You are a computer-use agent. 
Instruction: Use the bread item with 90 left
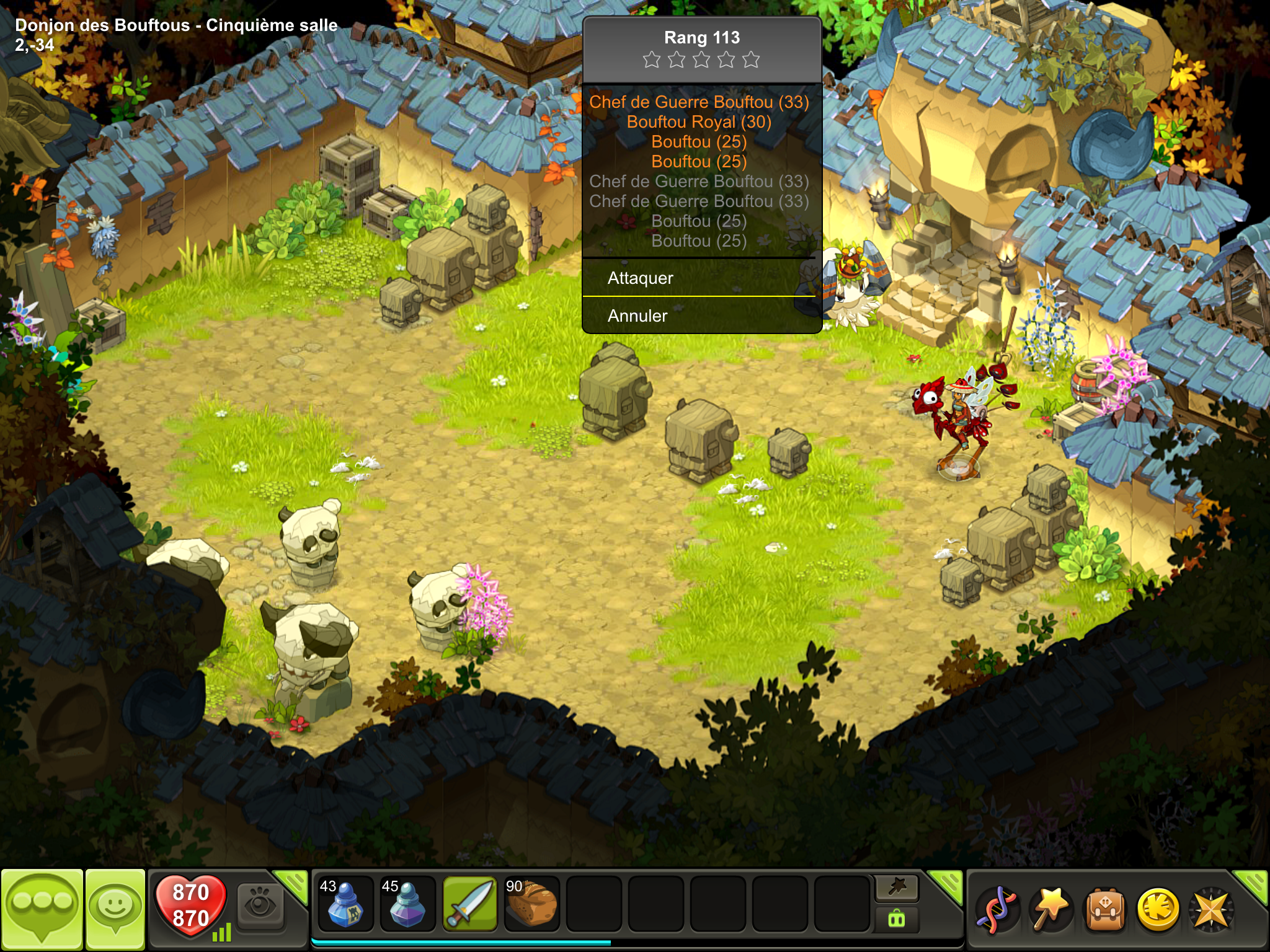(531, 904)
